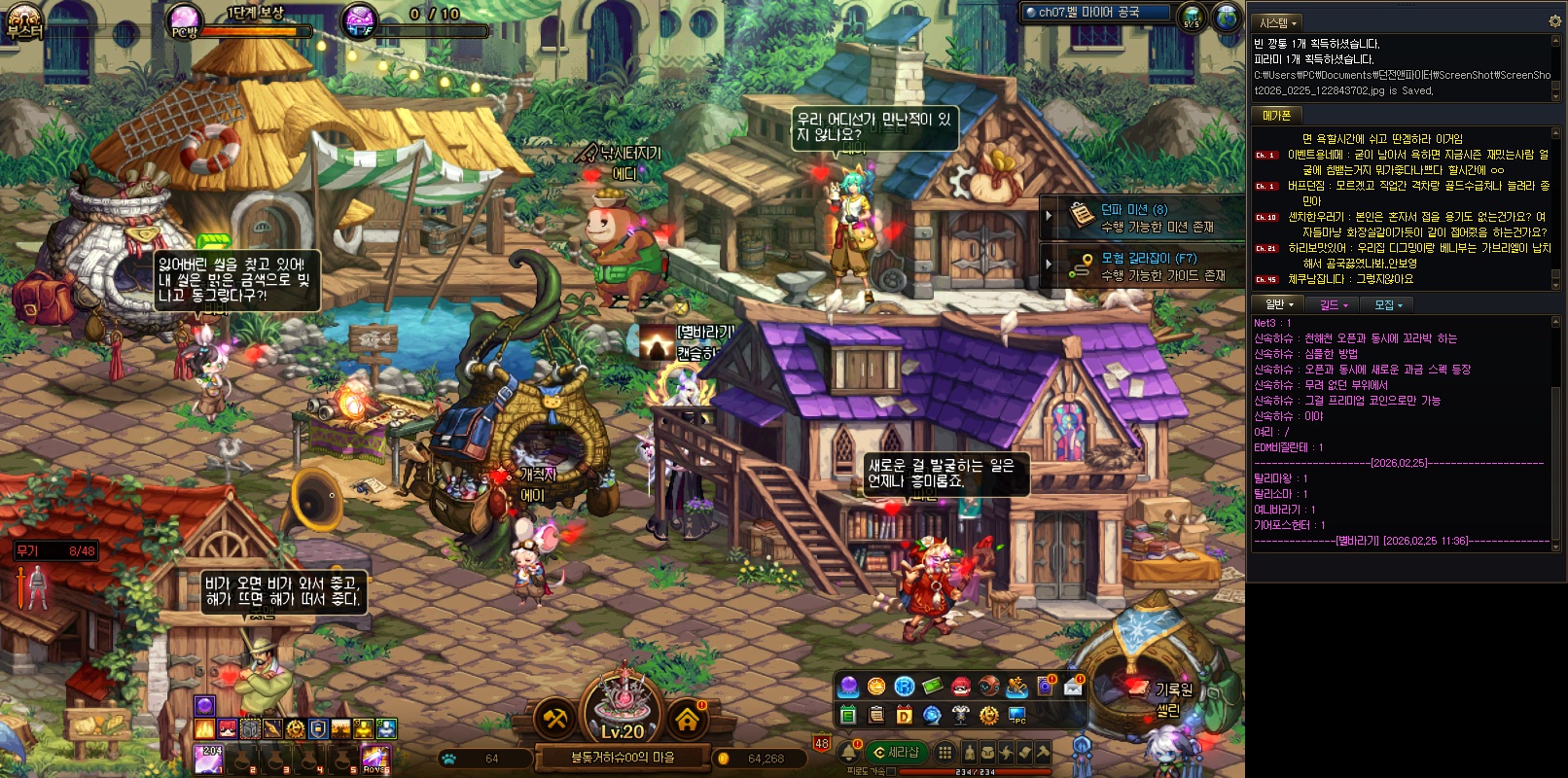Click the crossed hammer and pickaxe button
The width and height of the screenshot is (1568, 778).
(x=555, y=720)
